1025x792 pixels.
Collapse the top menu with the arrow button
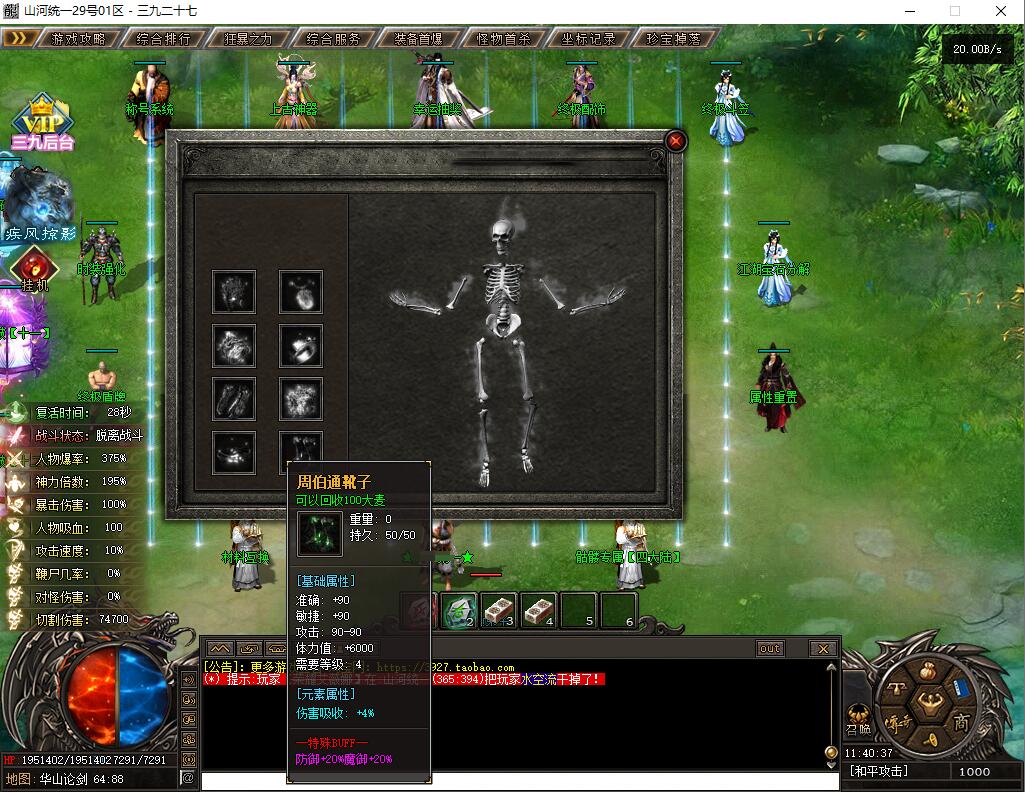[x=18, y=38]
